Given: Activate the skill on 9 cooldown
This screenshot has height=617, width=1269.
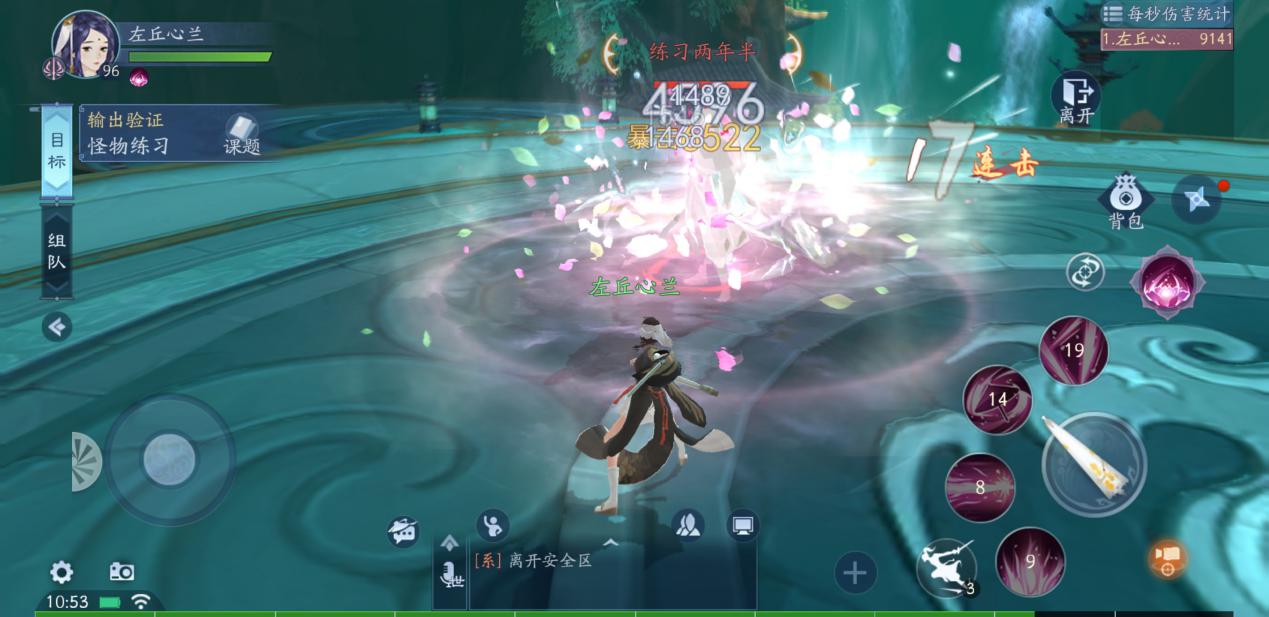Looking at the screenshot, I should click(x=1030, y=561).
